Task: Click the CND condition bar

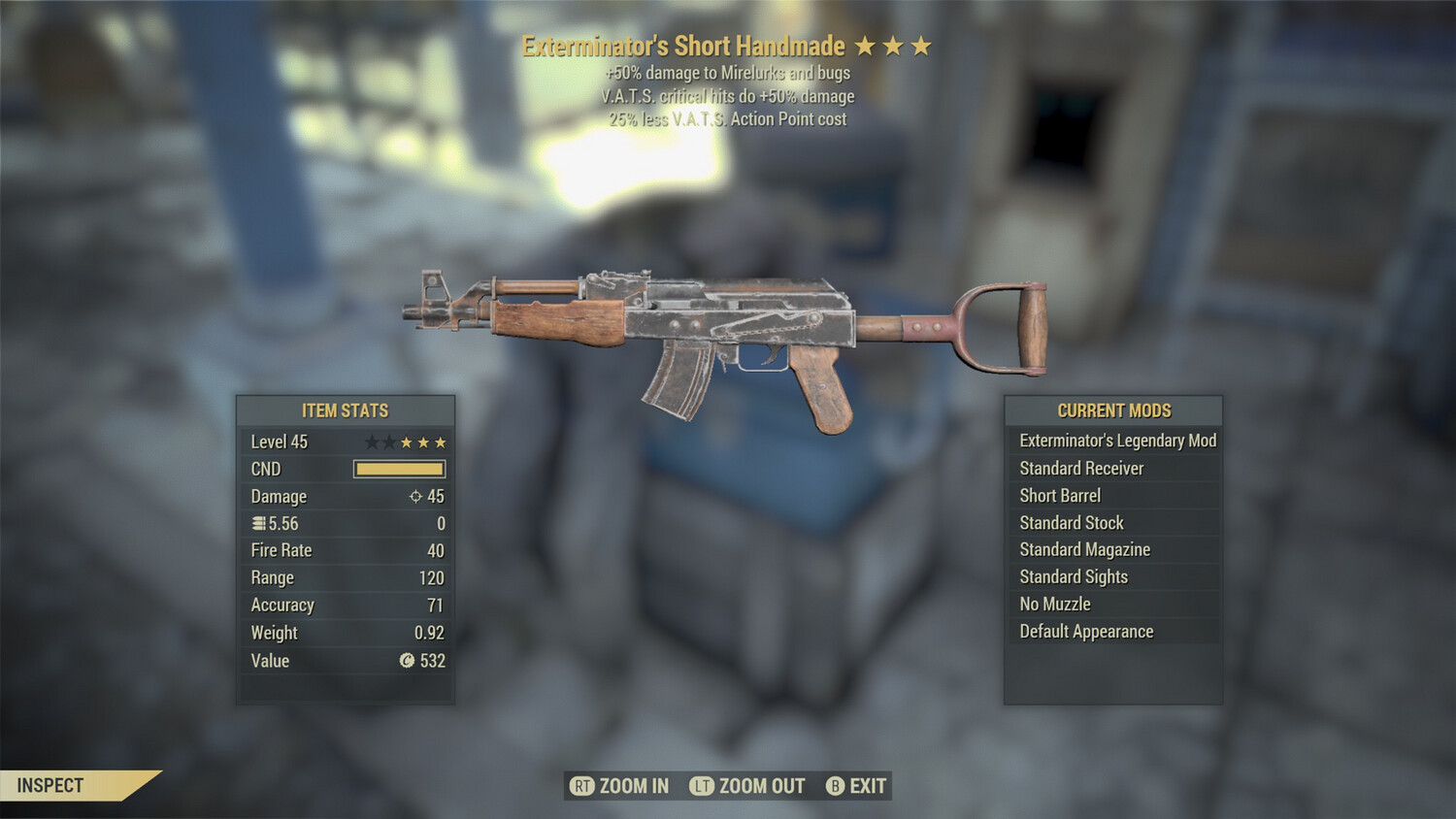Action: [399, 469]
